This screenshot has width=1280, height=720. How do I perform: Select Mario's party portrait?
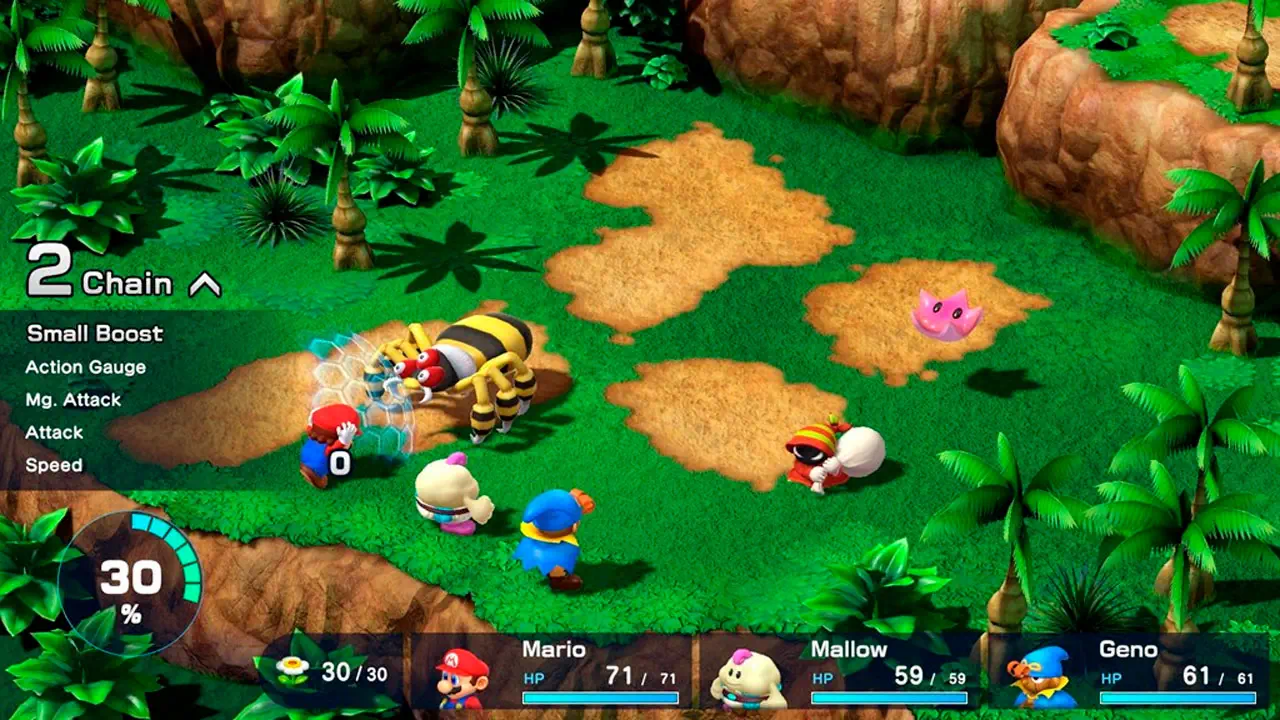tap(463, 676)
